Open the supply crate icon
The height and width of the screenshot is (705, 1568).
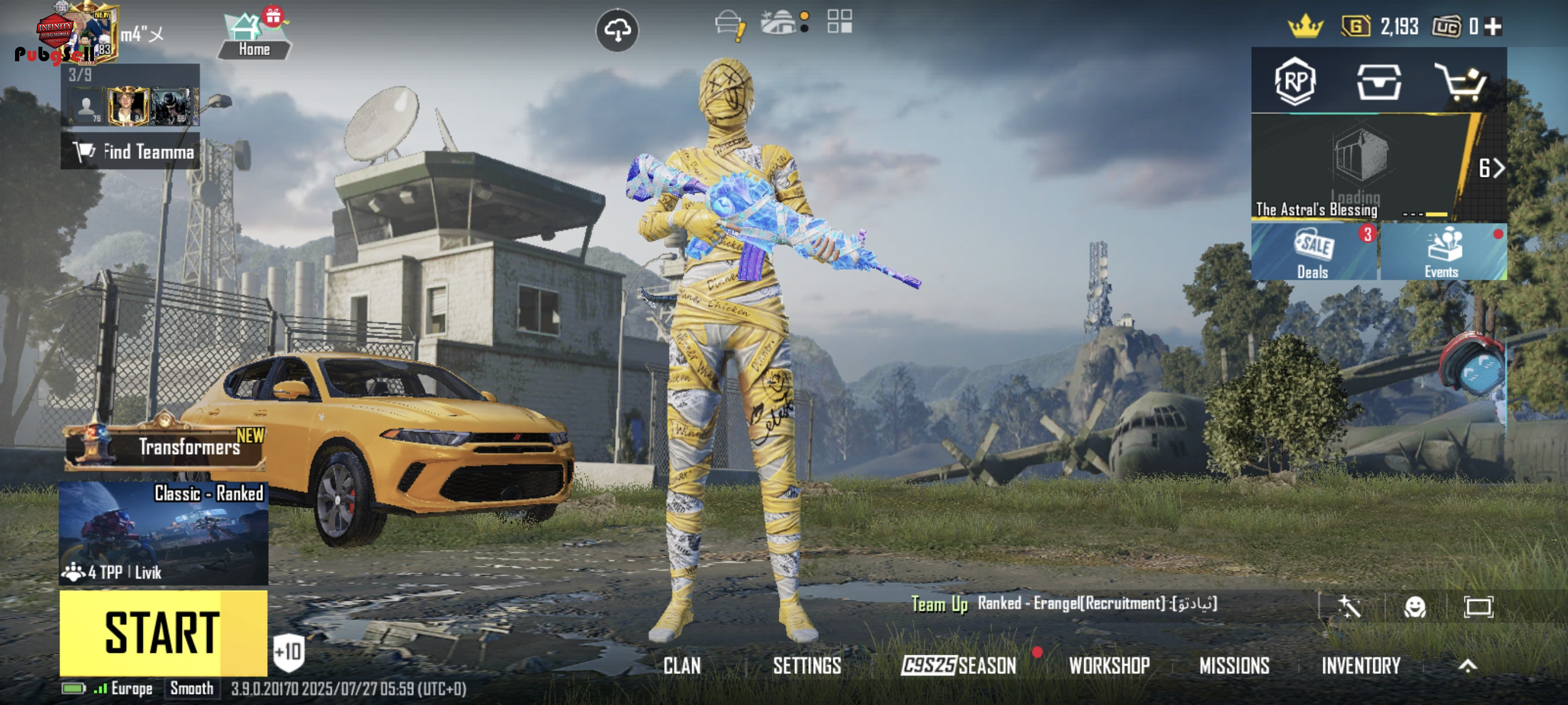click(x=1379, y=82)
